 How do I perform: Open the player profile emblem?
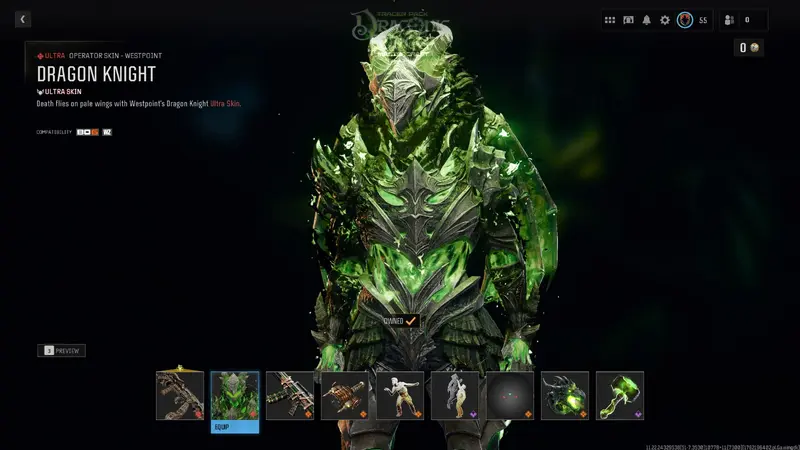coord(685,20)
